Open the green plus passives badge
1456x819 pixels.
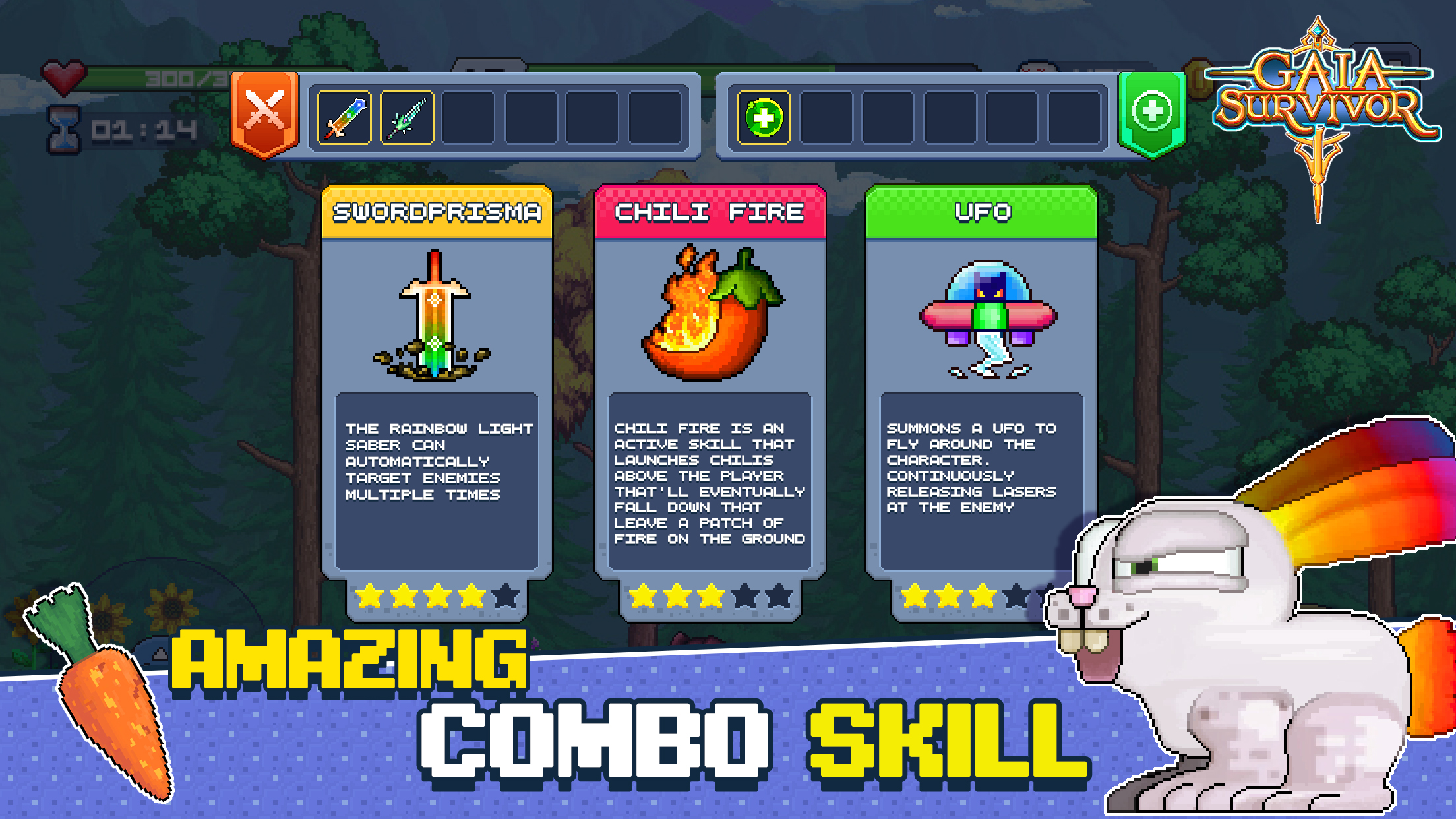click(x=1152, y=113)
